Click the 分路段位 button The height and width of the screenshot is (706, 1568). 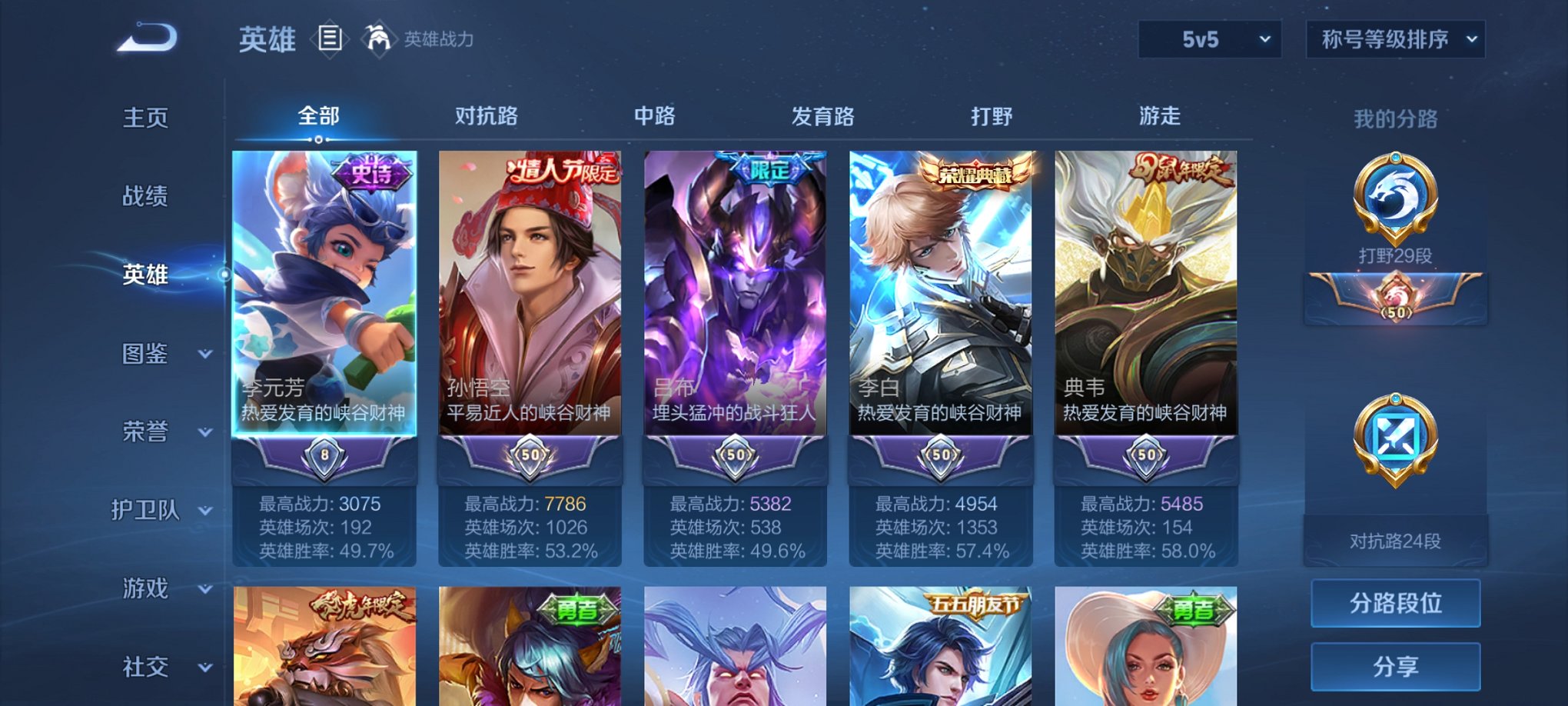tap(1394, 603)
